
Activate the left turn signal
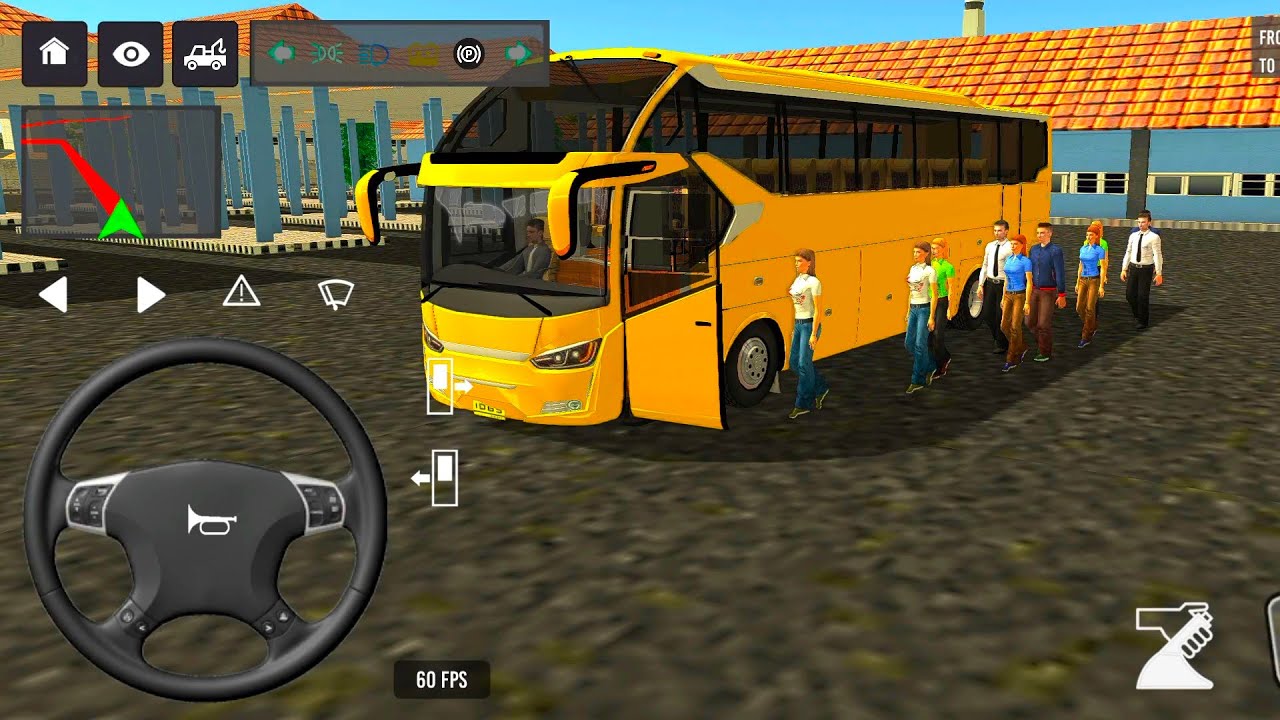tap(55, 294)
